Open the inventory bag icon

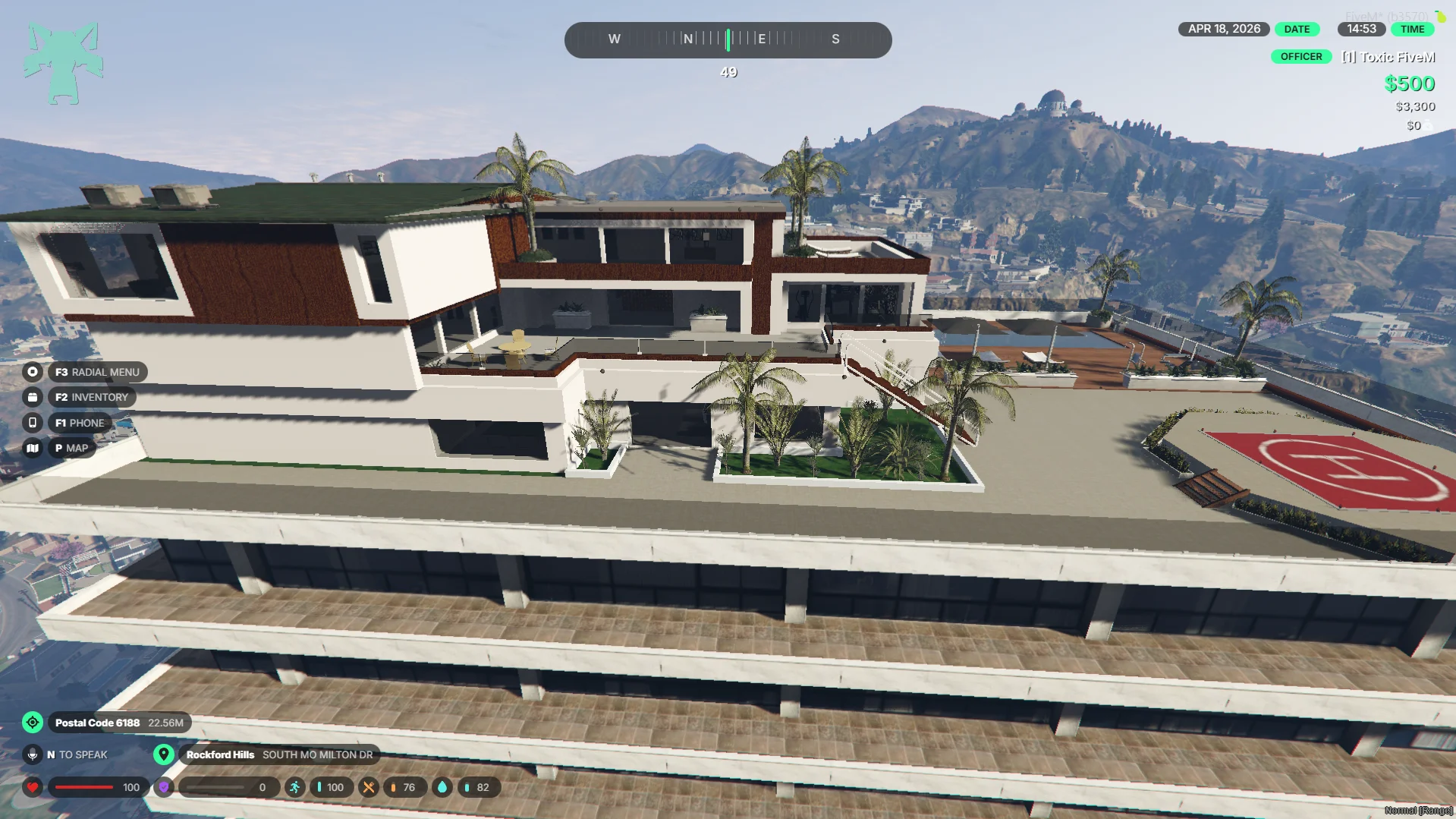pyautogui.click(x=33, y=397)
